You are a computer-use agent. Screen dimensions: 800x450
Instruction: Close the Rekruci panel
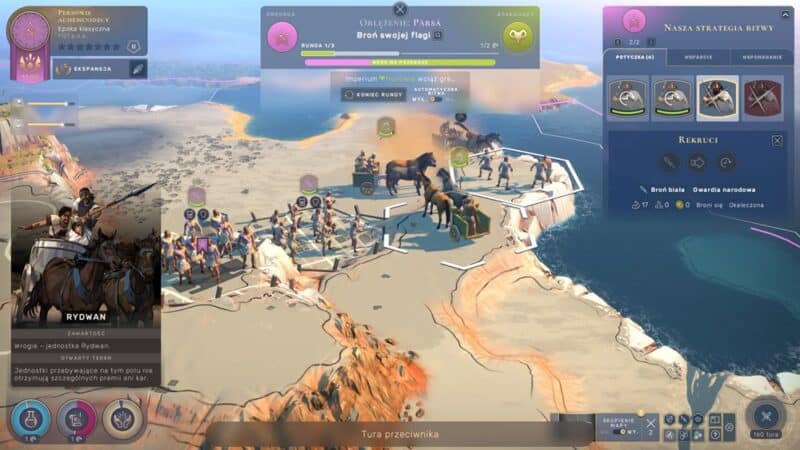pyautogui.click(x=777, y=141)
